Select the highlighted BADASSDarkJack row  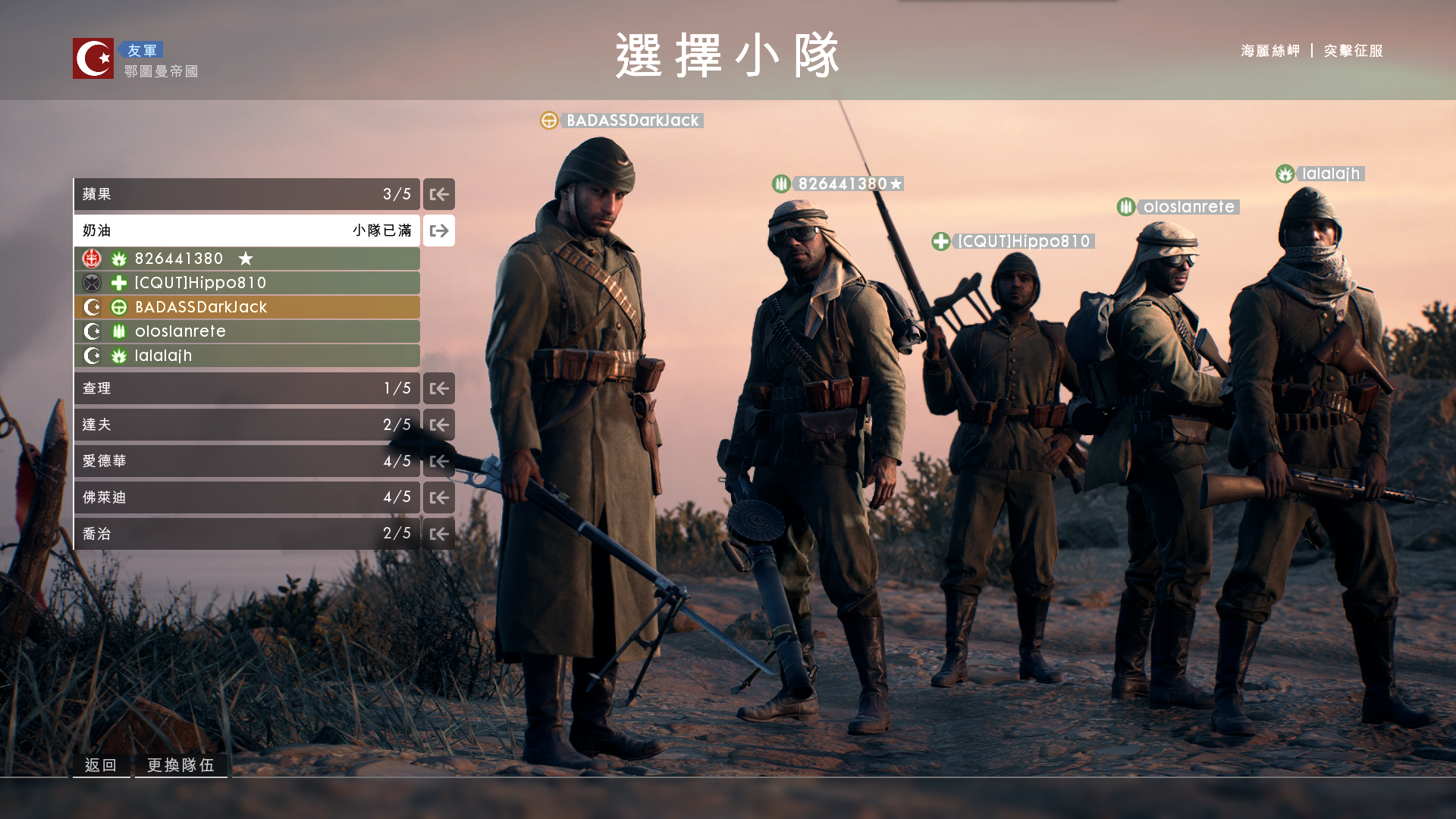pyautogui.click(x=246, y=306)
